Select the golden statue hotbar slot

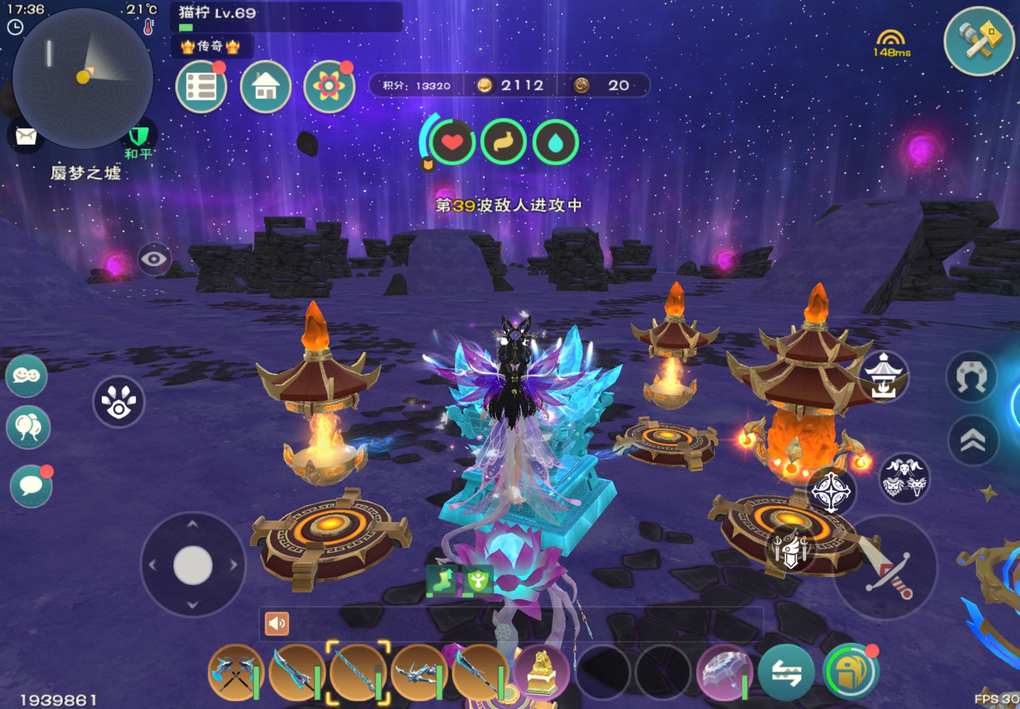point(542,672)
